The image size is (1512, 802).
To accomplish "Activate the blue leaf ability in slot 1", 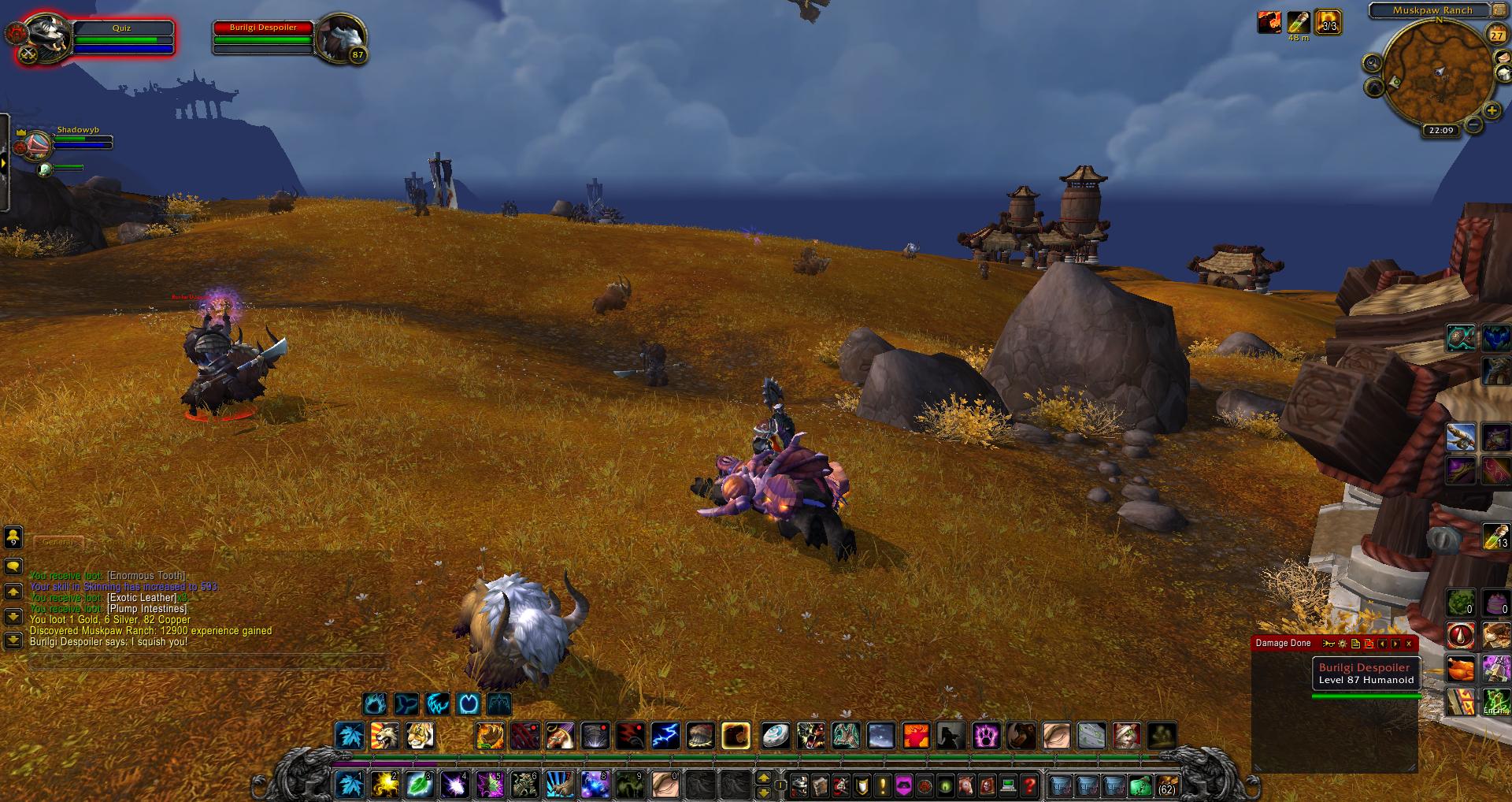I will (349, 784).
